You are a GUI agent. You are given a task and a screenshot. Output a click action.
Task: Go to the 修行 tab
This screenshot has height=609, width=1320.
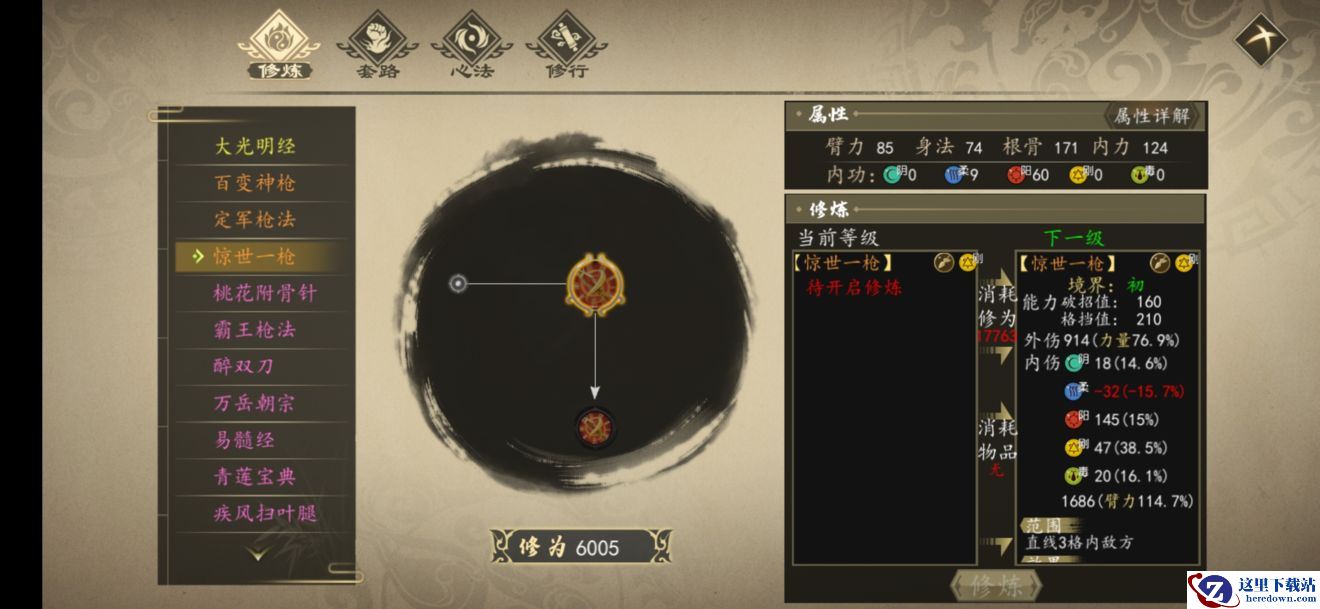pyautogui.click(x=566, y=45)
